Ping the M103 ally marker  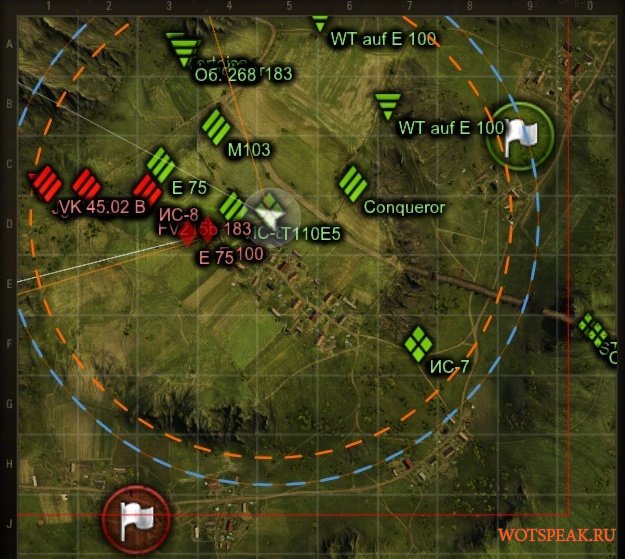click(x=216, y=127)
